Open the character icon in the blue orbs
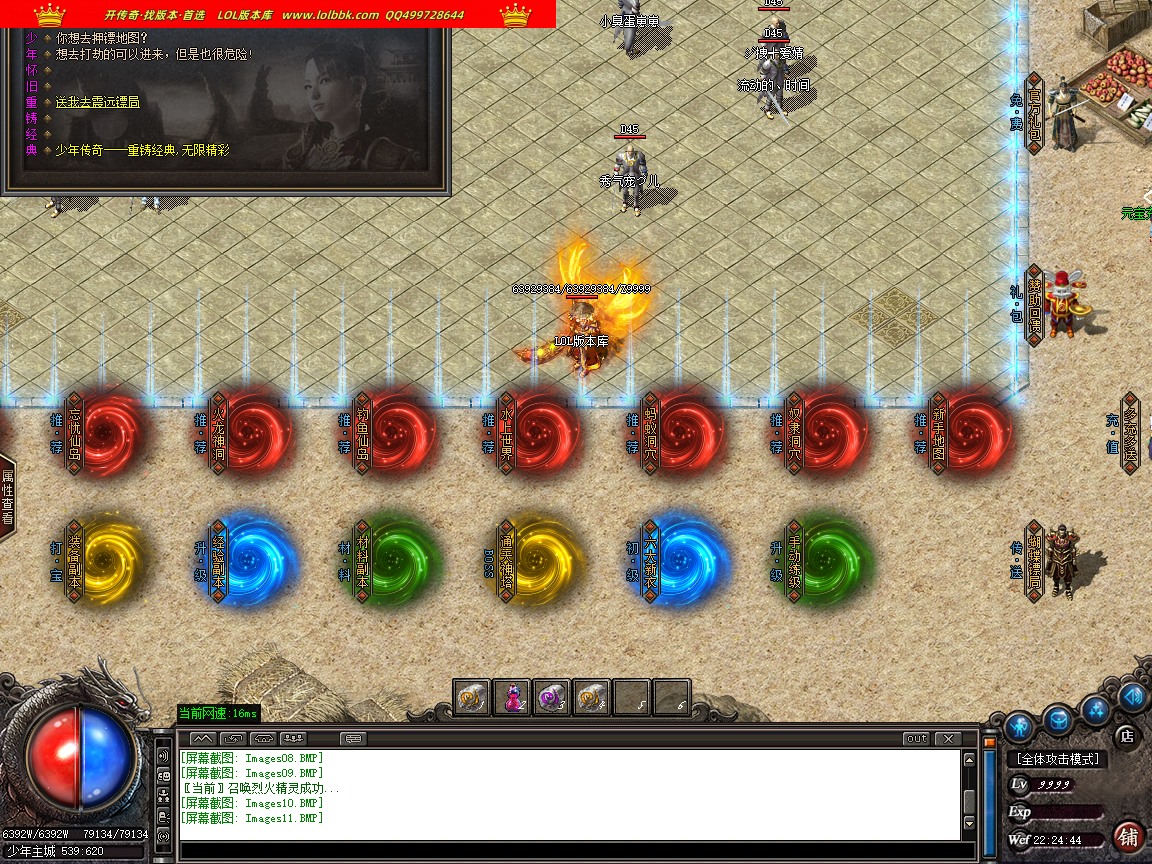The height and width of the screenshot is (864, 1152). pyautogui.click(x=1020, y=726)
